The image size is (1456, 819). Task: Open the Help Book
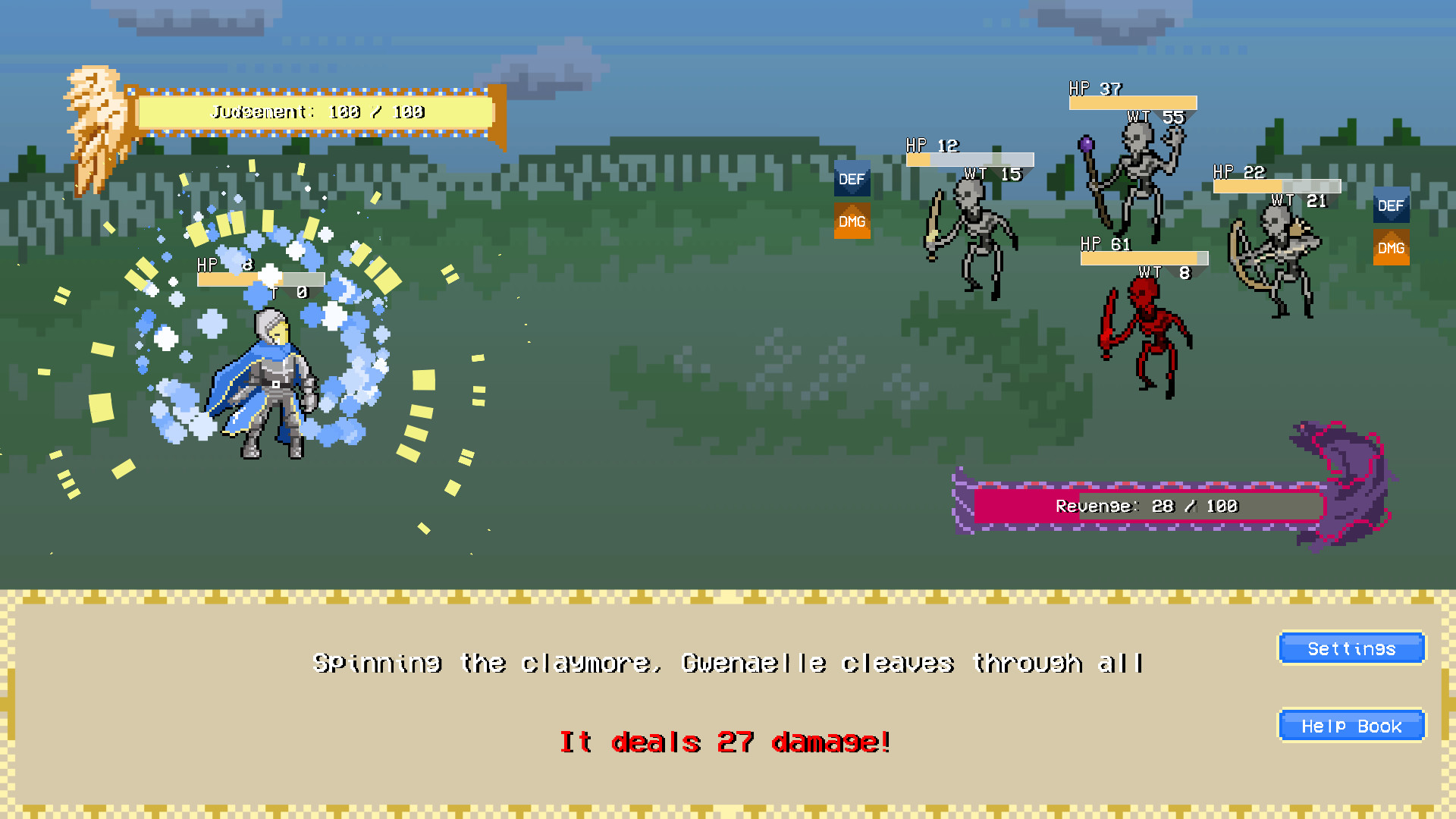tap(1351, 726)
